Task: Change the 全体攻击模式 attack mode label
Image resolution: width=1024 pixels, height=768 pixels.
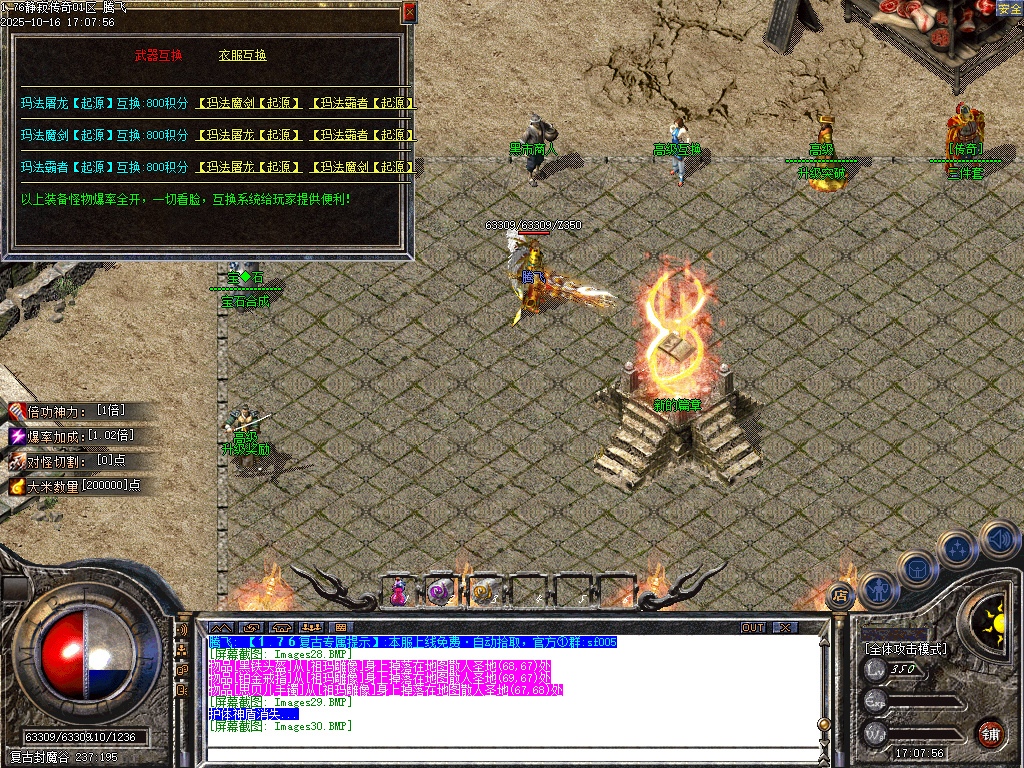Action: point(905,648)
